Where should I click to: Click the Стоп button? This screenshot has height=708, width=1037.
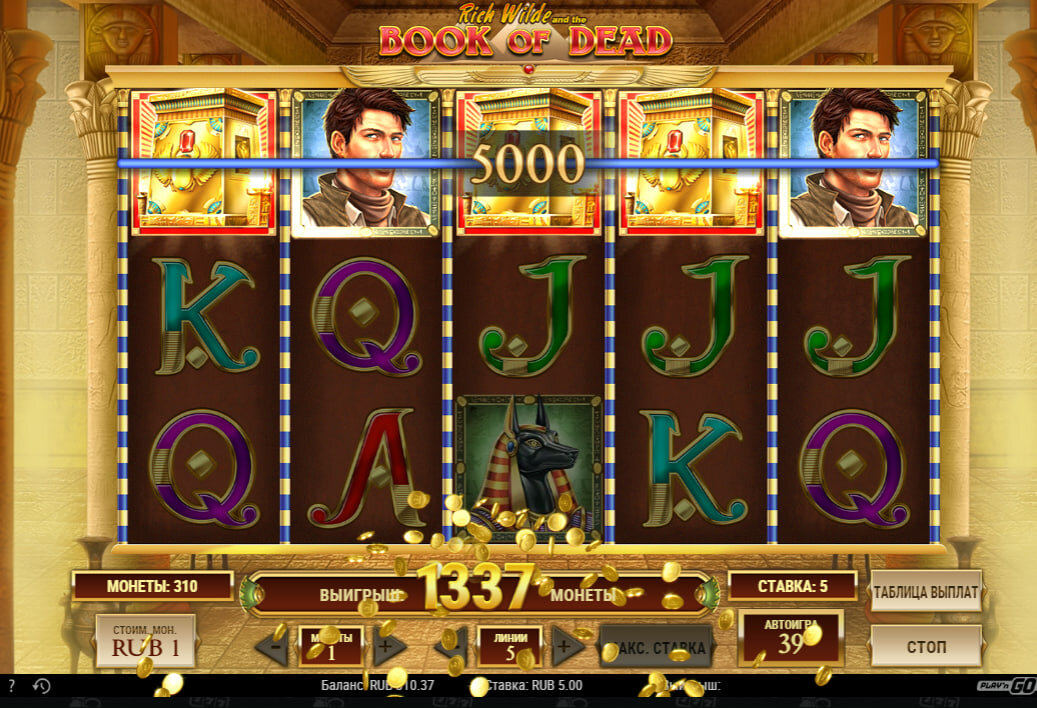tap(925, 645)
